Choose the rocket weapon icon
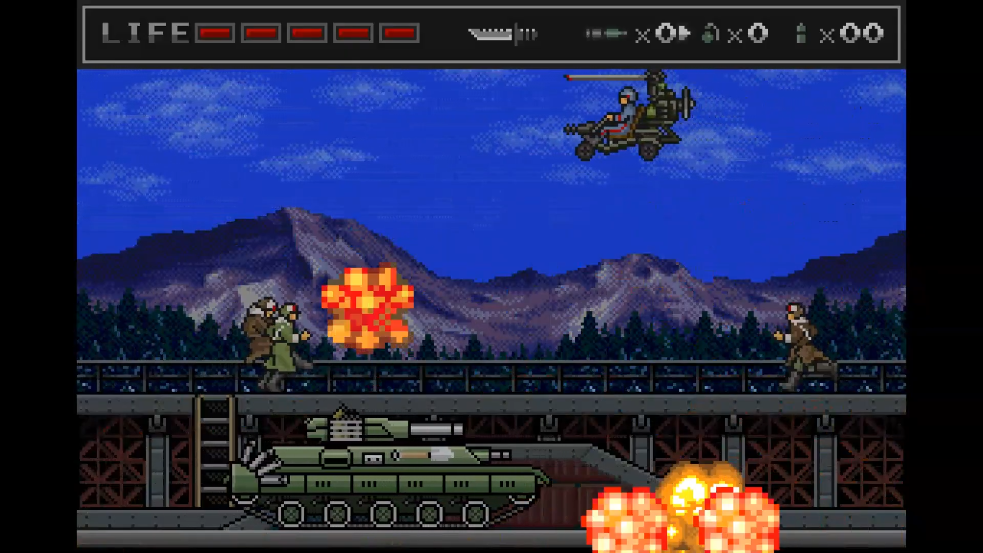Image resolution: width=983 pixels, height=553 pixels. (607, 34)
